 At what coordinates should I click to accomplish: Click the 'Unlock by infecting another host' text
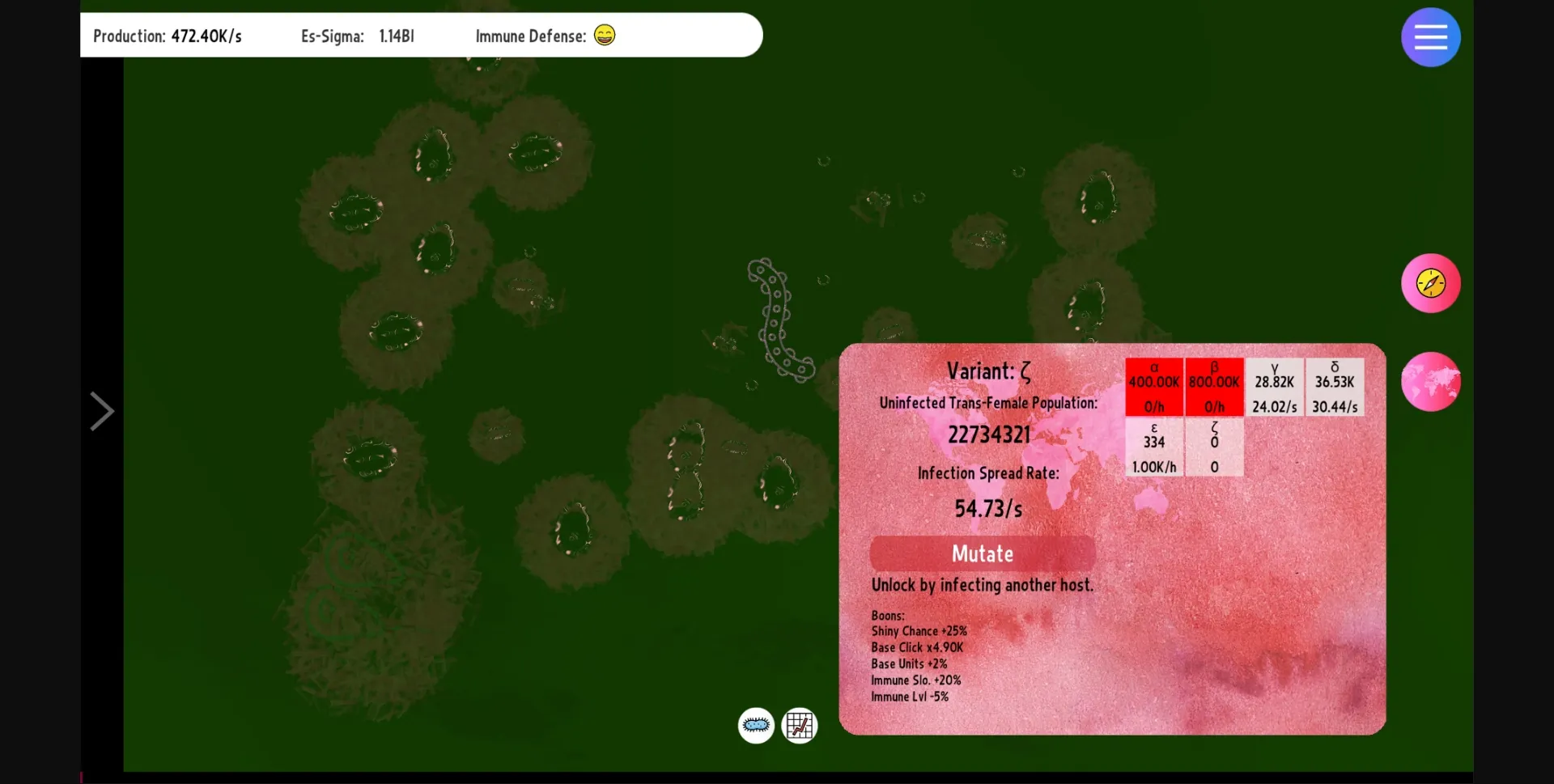click(x=982, y=585)
